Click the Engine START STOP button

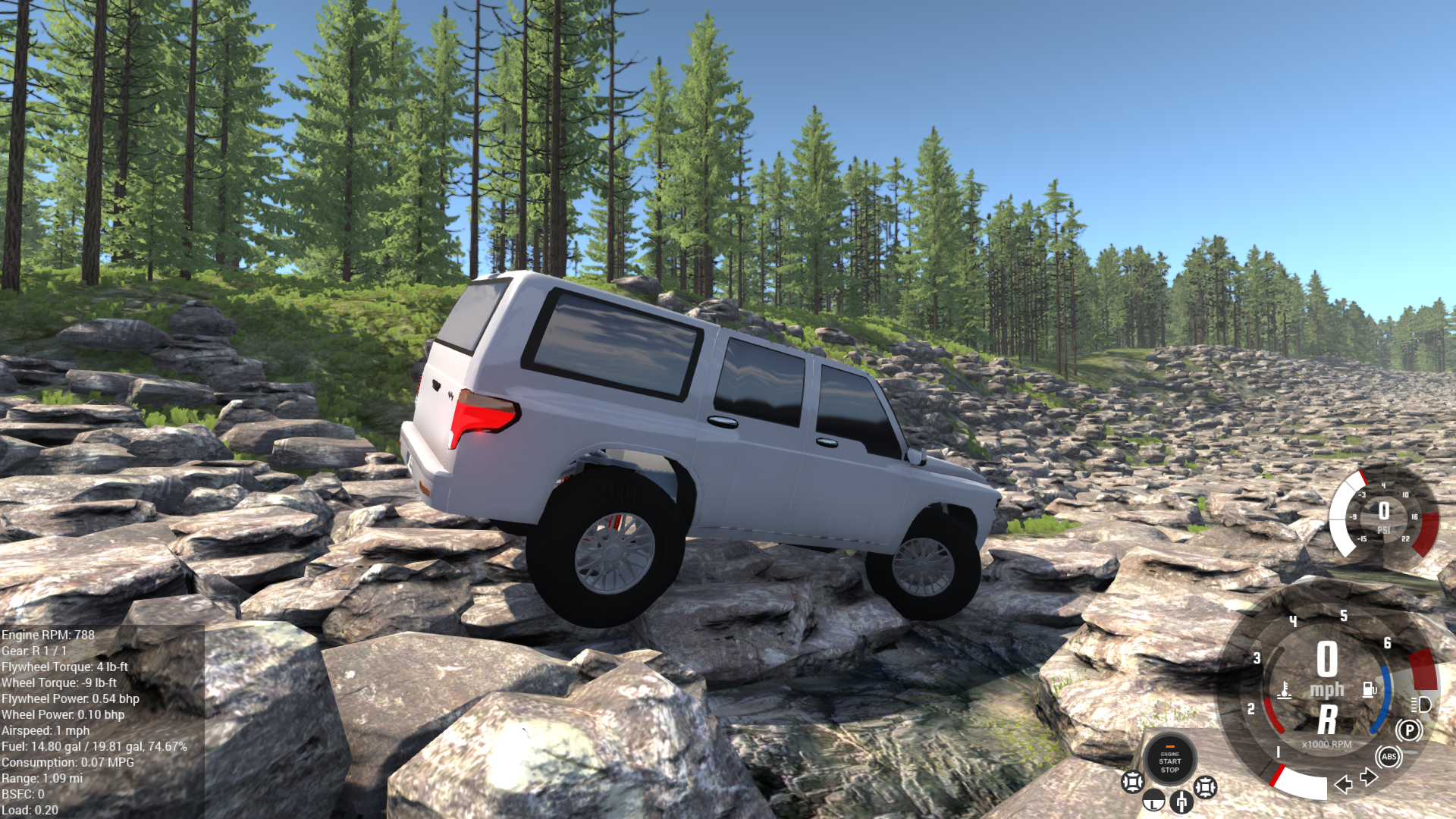tap(1169, 760)
